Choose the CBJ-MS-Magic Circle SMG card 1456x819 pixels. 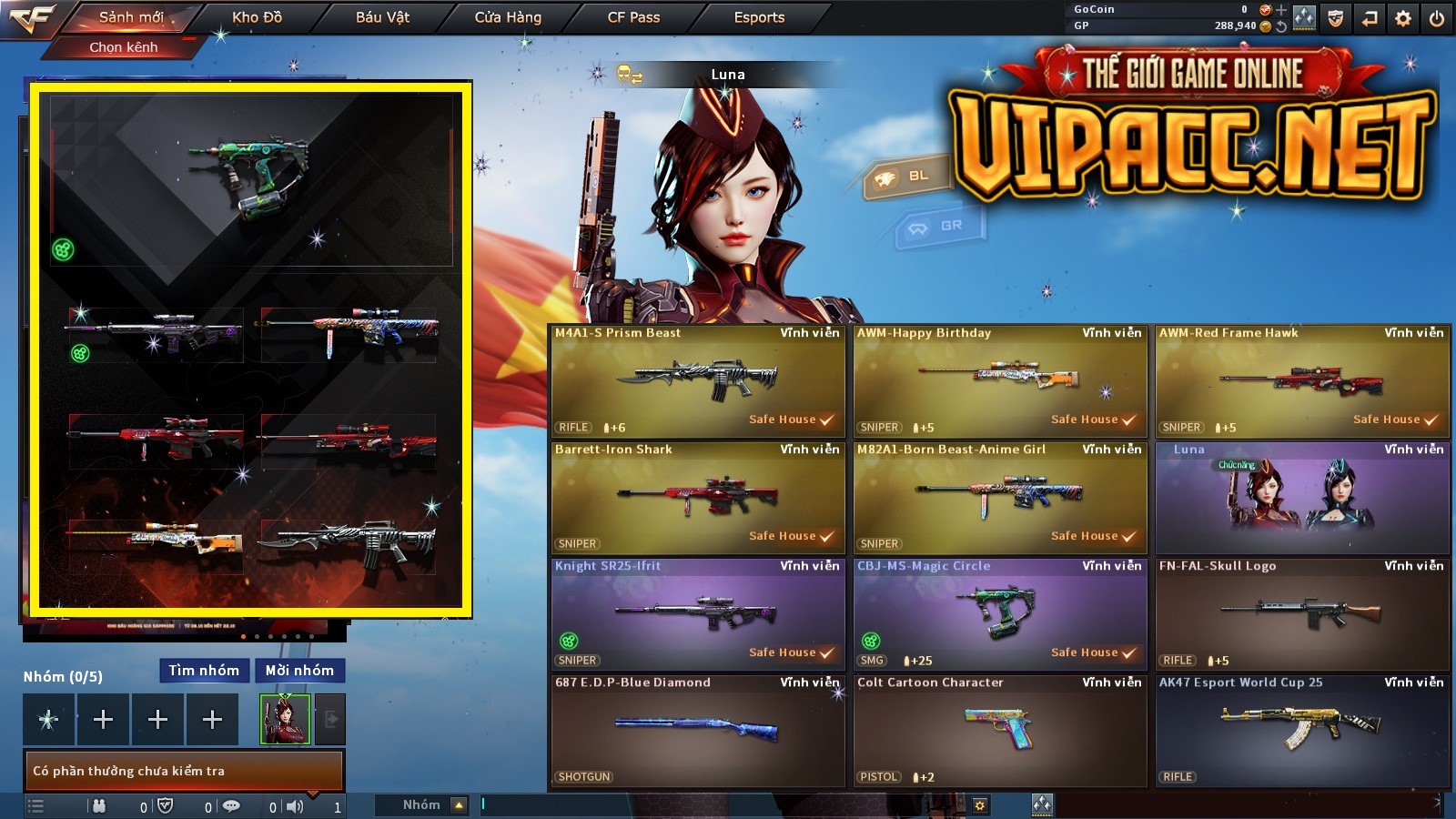[x=1000, y=614]
